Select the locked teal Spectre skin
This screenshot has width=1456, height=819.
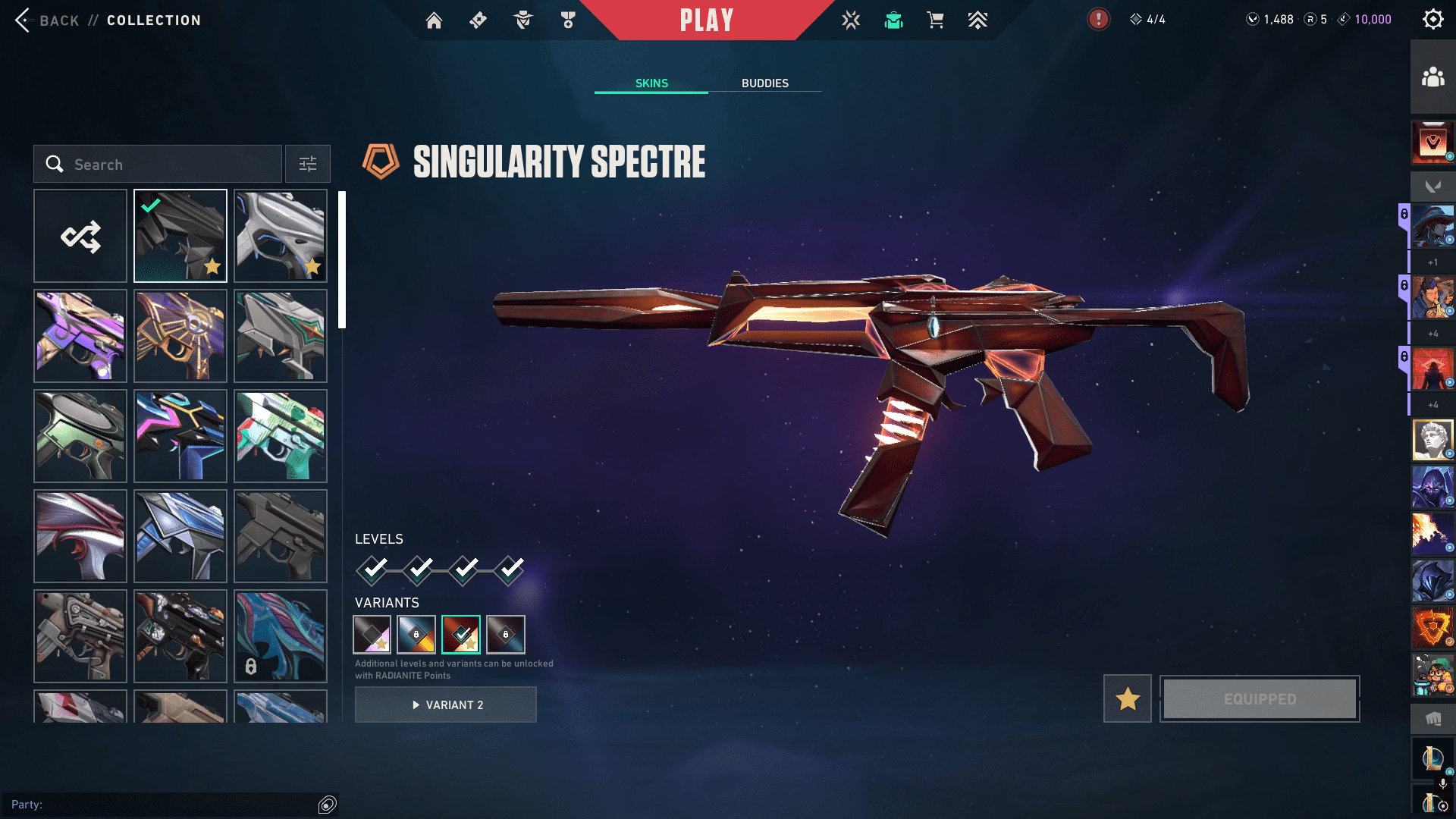281,636
